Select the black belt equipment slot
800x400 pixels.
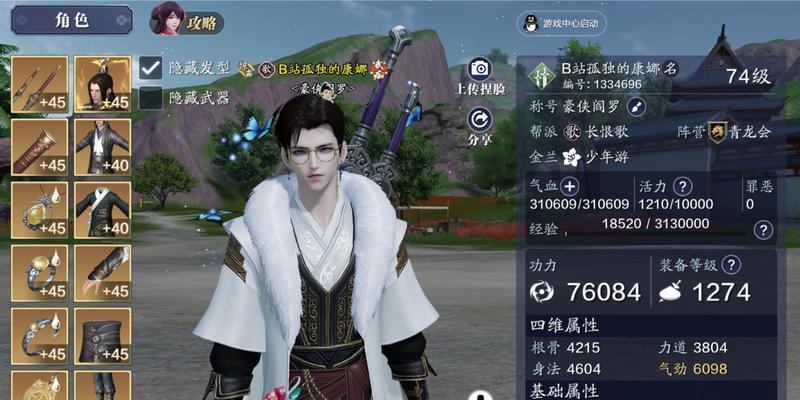(102, 335)
